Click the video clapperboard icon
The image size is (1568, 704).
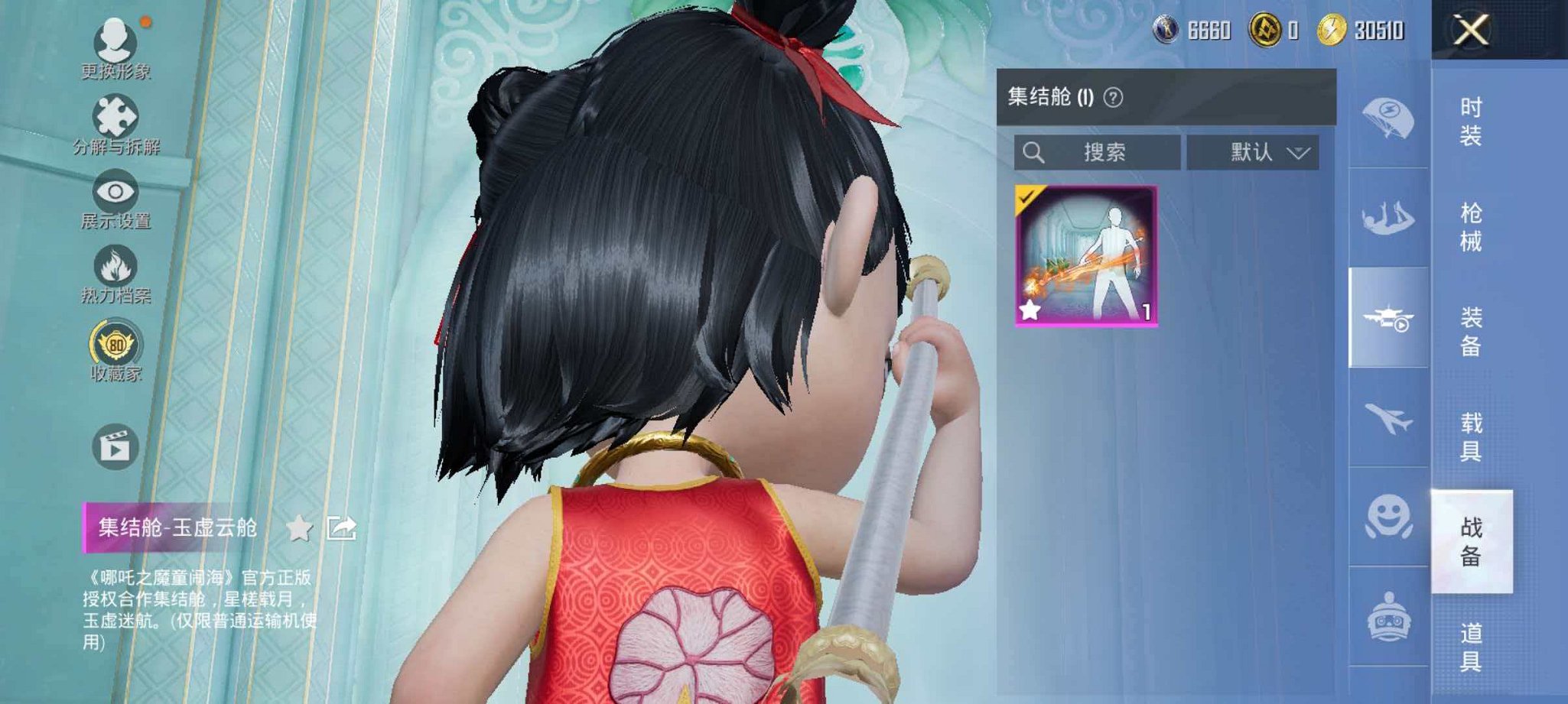coord(113,442)
